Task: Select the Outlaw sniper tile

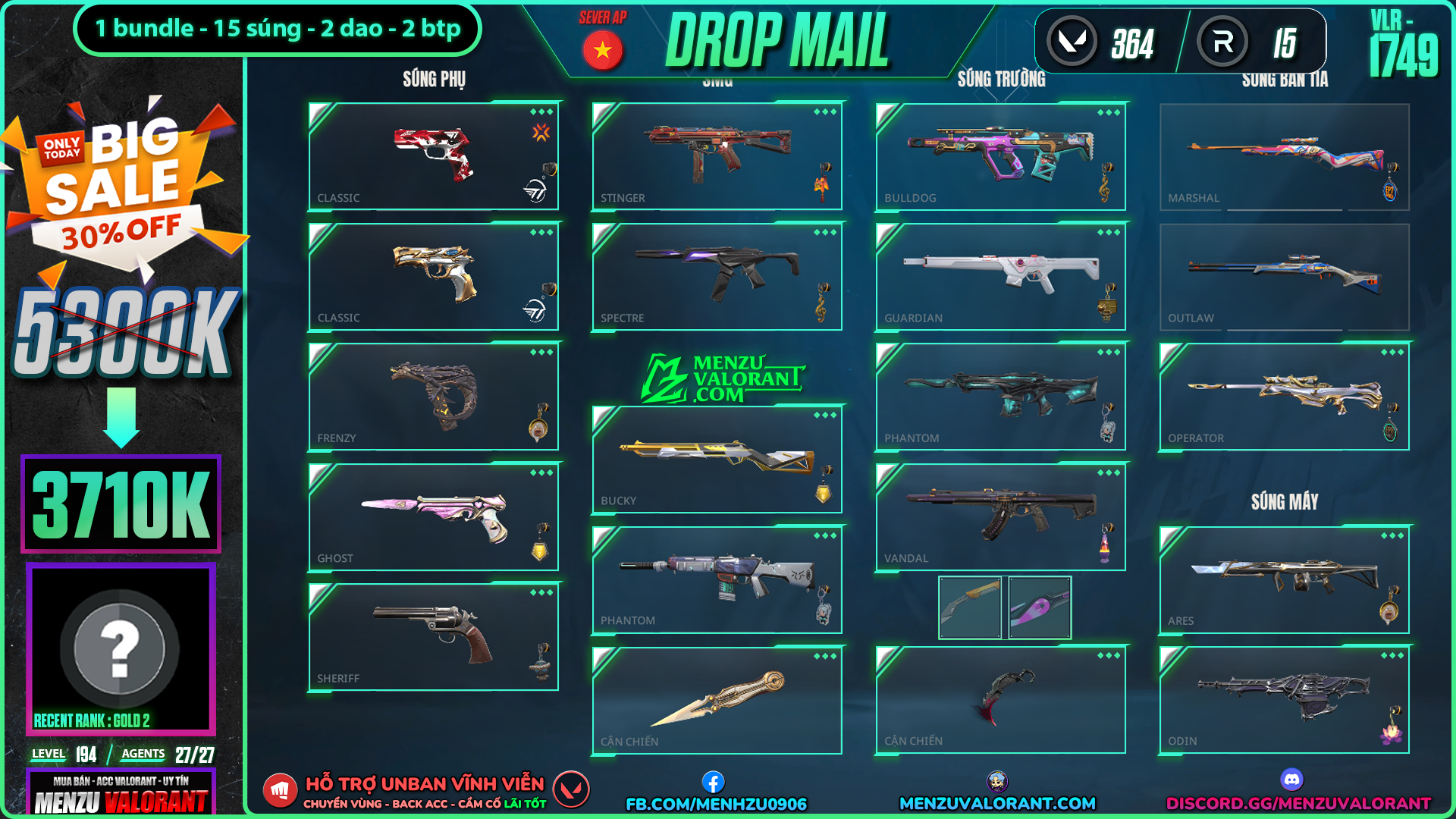Action: [x=1284, y=277]
